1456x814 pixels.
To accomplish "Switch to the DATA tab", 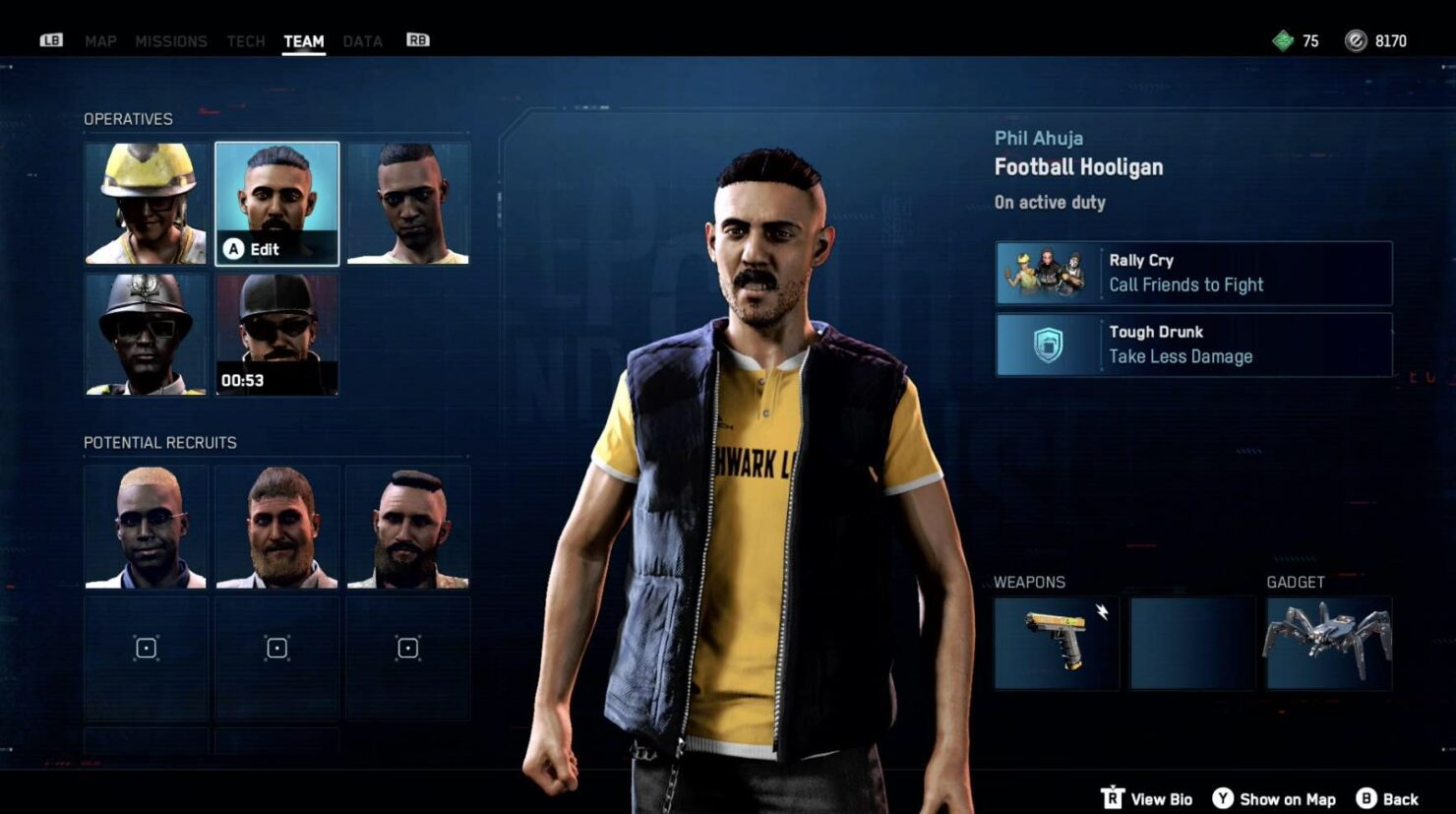I will [x=362, y=40].
